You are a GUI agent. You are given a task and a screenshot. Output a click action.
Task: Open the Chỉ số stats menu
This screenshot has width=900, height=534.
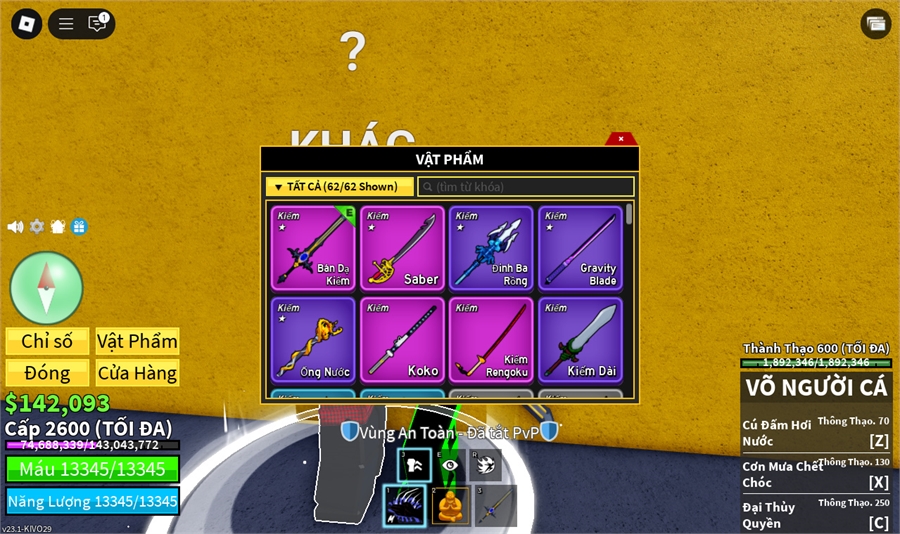pyautogui.click(x=47, y=341)
